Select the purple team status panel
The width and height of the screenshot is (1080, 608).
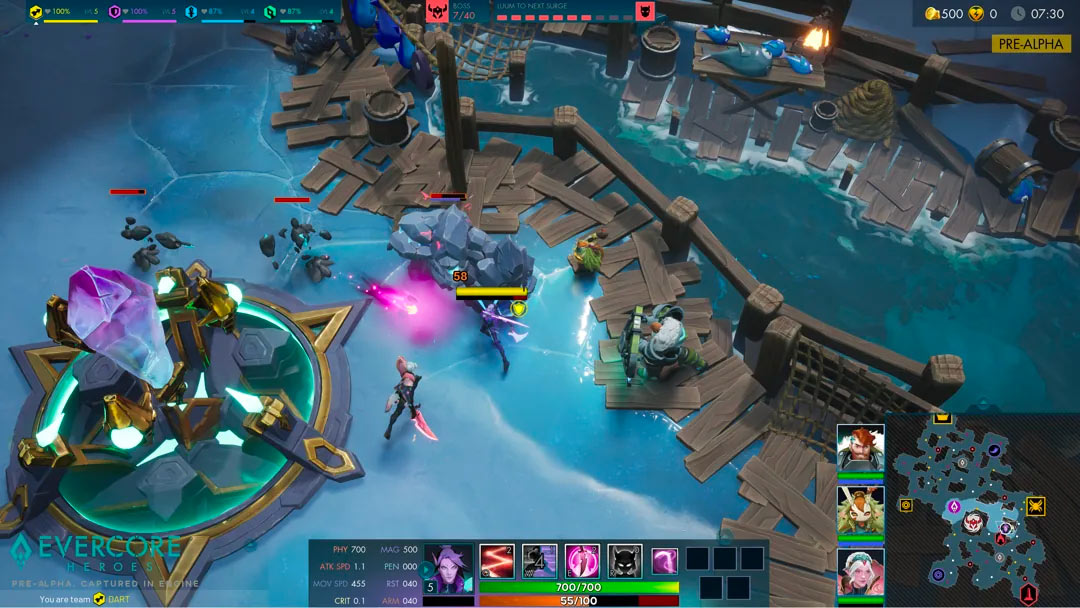point(141,13)
